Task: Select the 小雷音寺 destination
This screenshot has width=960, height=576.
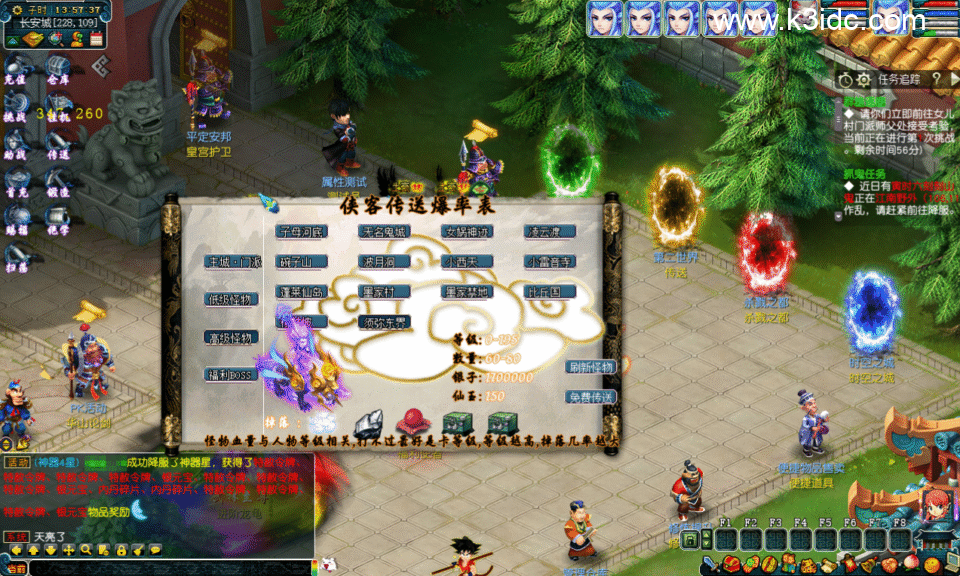Action: click(x=550, y=262)
